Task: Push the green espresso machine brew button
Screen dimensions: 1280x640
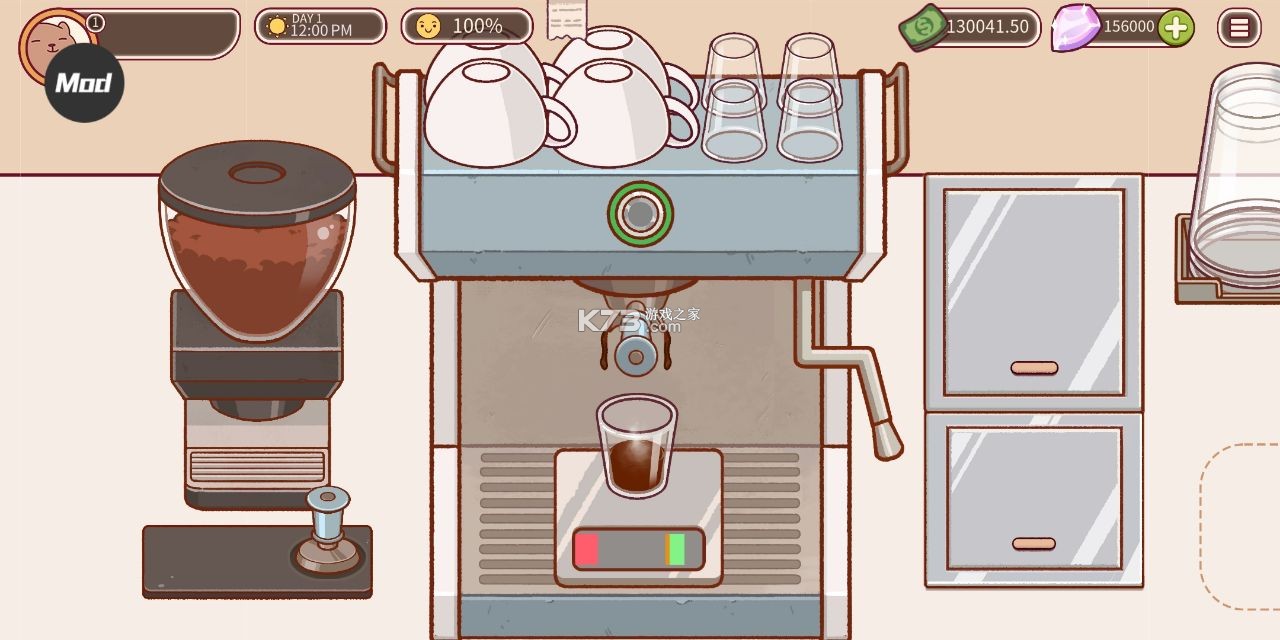Action: pyautogui.click(x=640, y=213)
